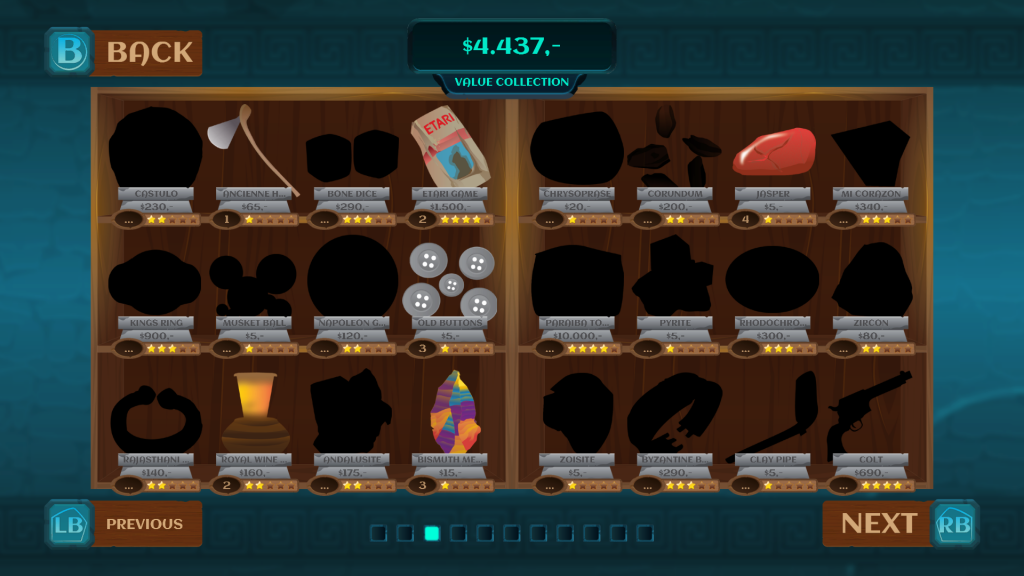The height and width of the screenshot is (576, 1024).
Task: Select the Pyrite silhouette slot
Action: [675, 281]
